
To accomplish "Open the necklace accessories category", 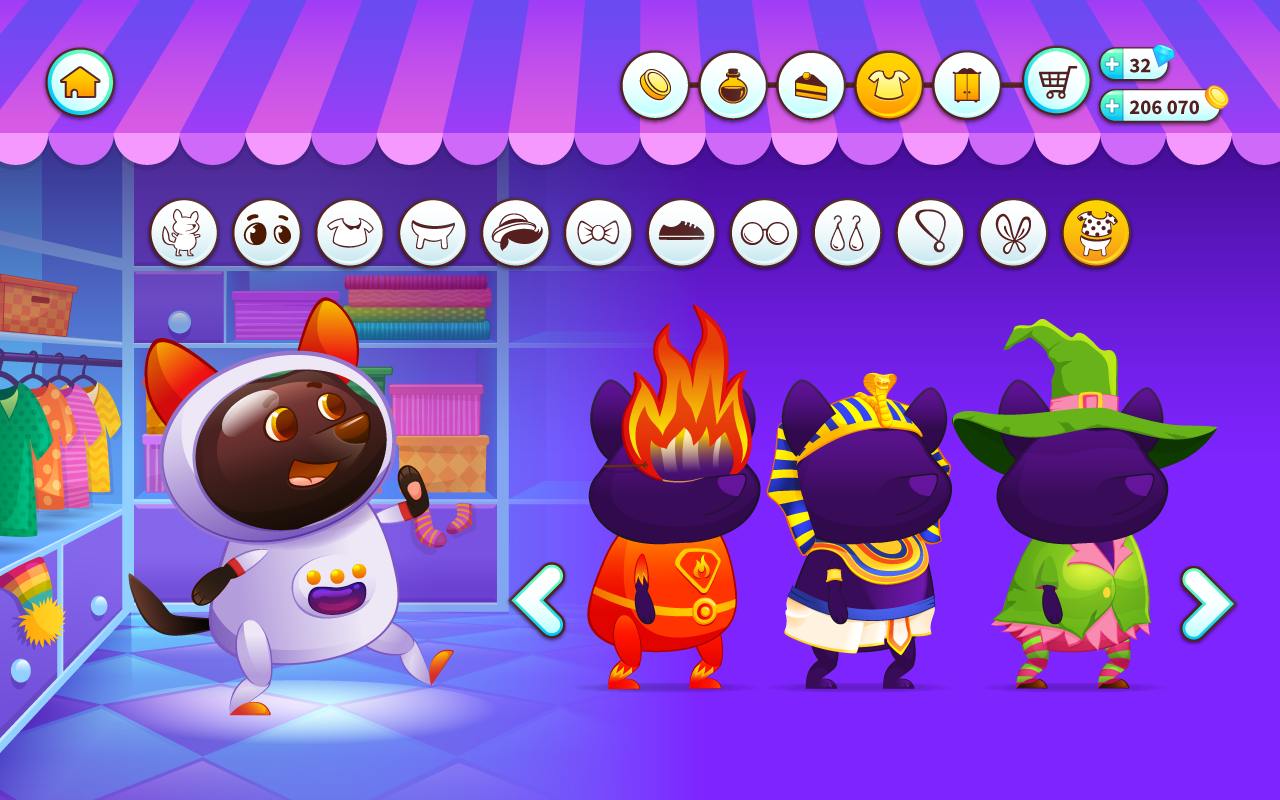I will click(x=931, y=232).
